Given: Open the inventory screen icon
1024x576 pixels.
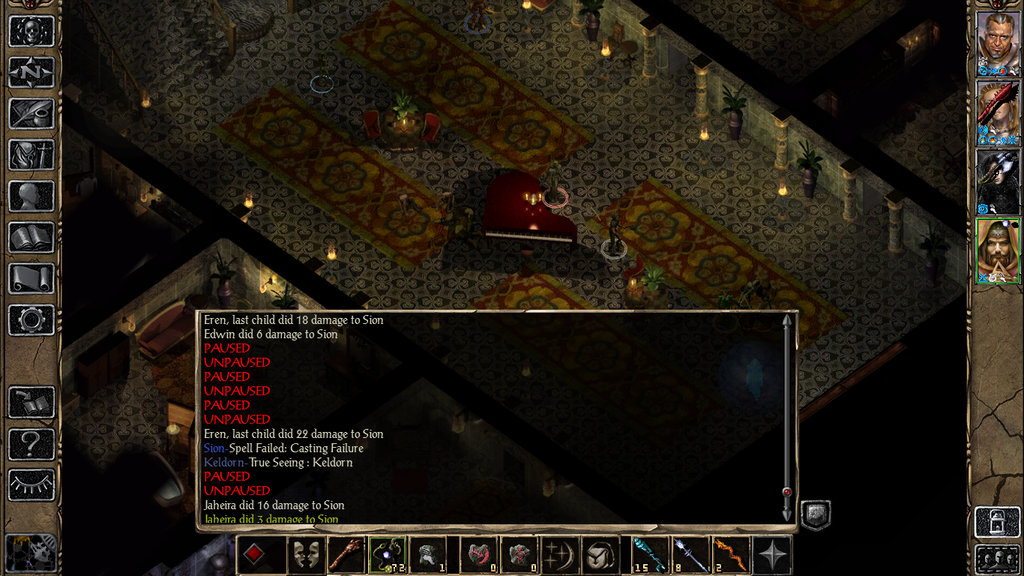Looking at the screenshot, I should click(31, 155).
